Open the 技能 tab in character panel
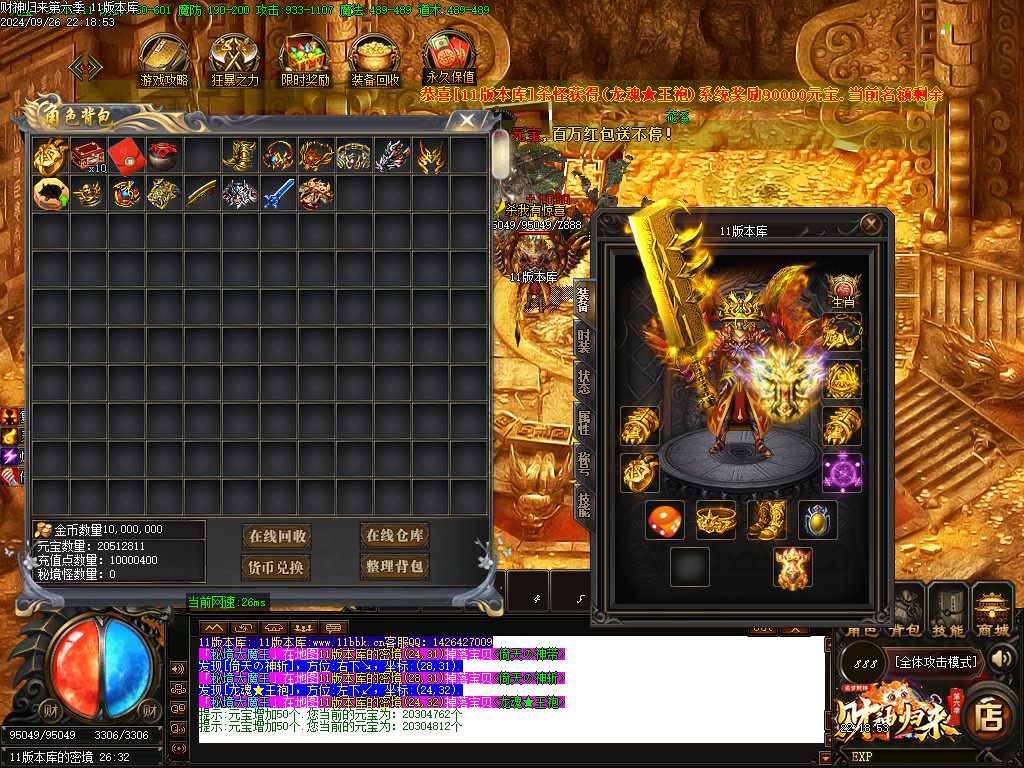This screenshot has width=1024, height=768. (x=583, y=501)
